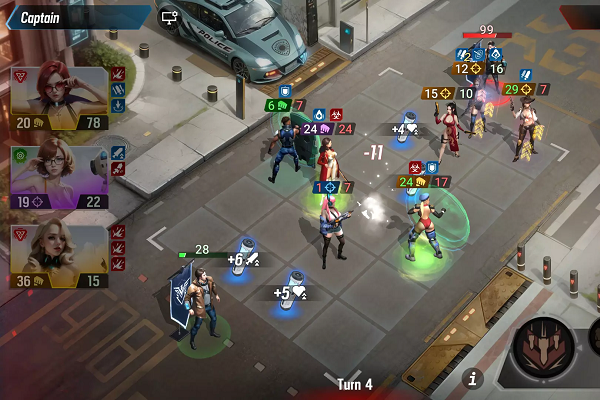
Task: Select the blonde hero portrait card
Action: click(60, 256)
